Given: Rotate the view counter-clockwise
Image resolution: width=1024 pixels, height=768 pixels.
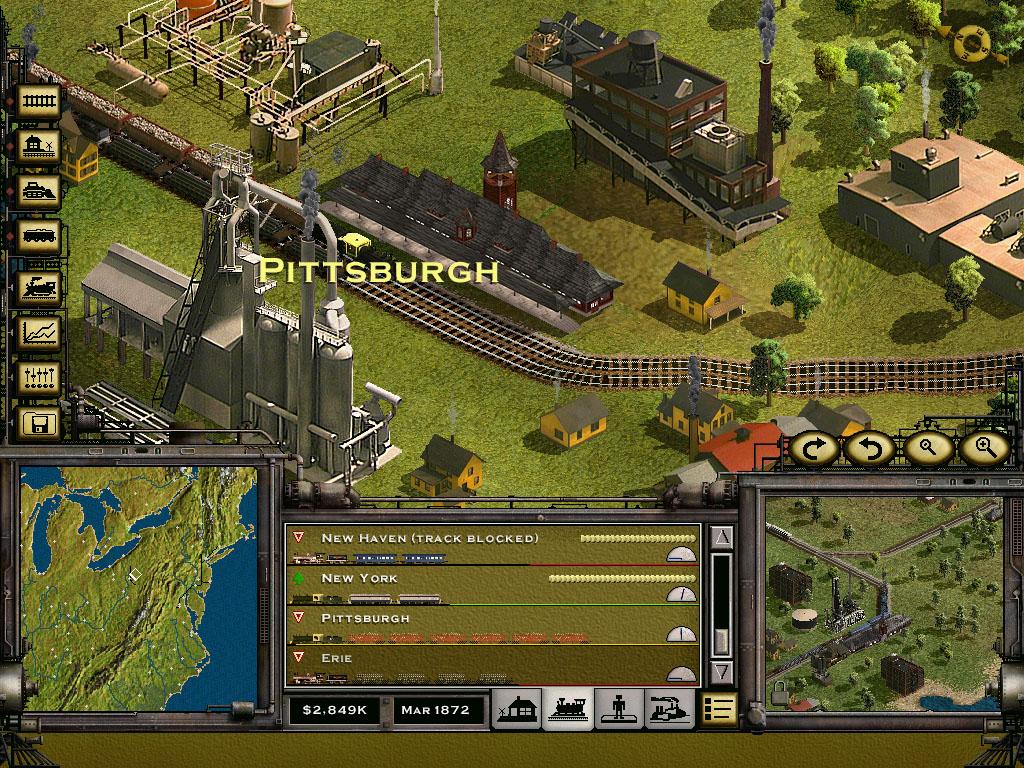Looking at the screenshot, I should click(x=870, y=448).
